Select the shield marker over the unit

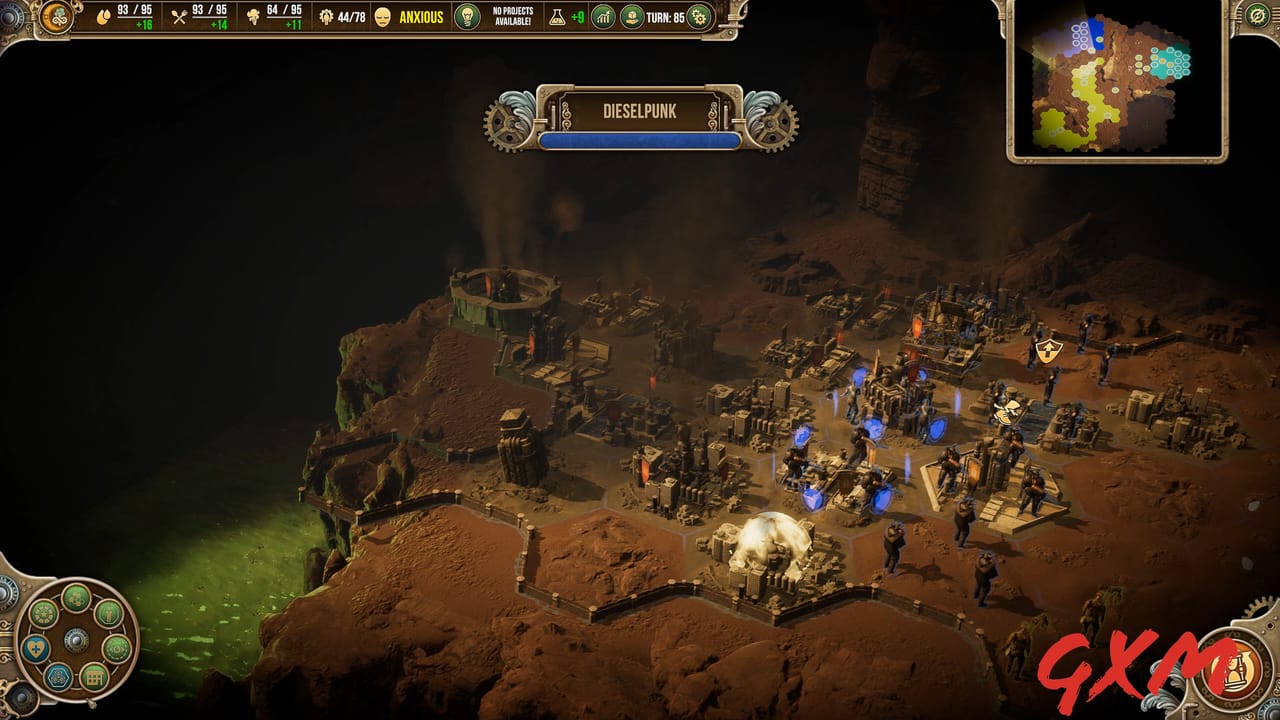[1048, 349]
